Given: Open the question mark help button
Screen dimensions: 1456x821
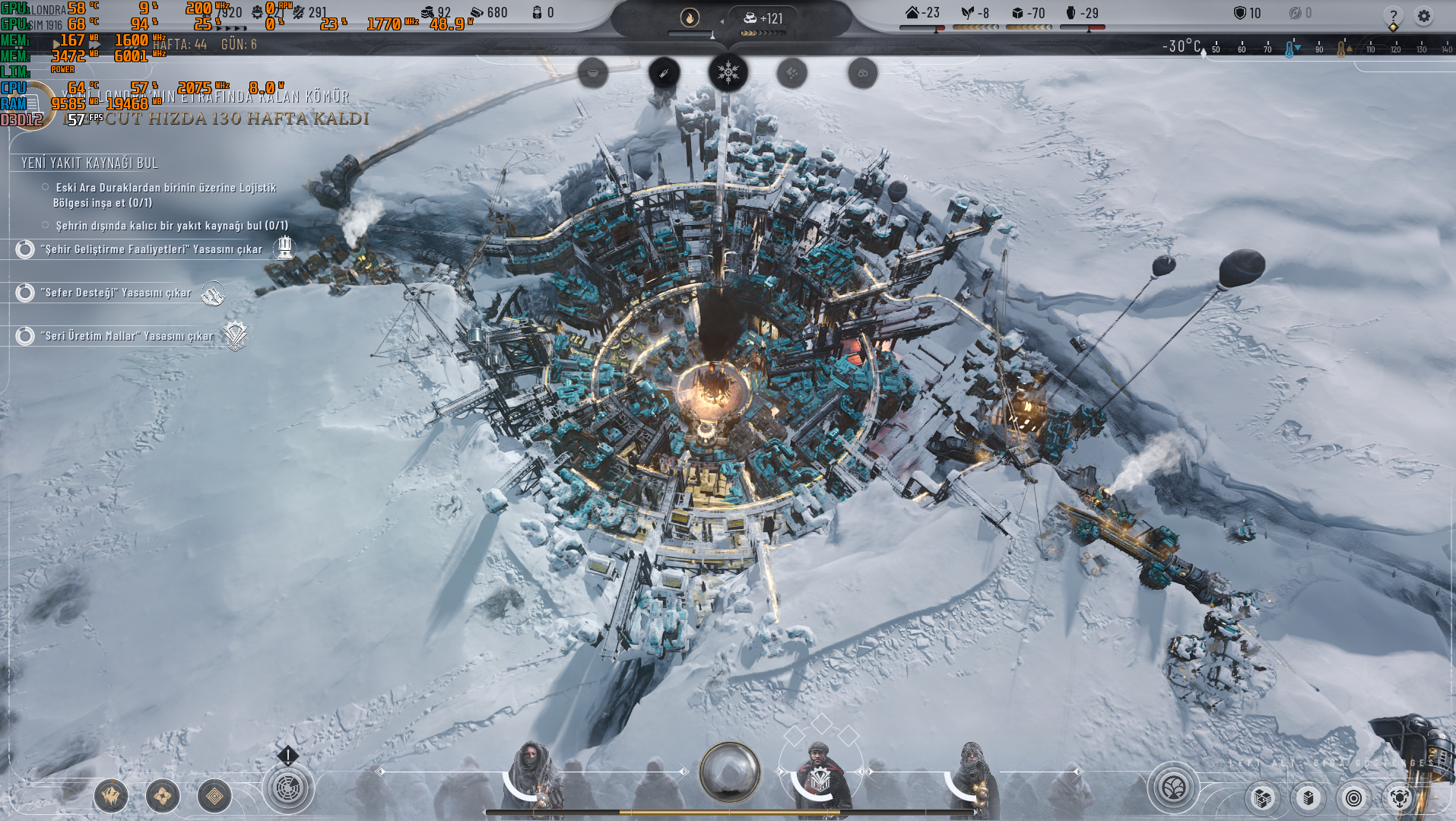Looking at the screenshot, I should tap(1393, 15).
